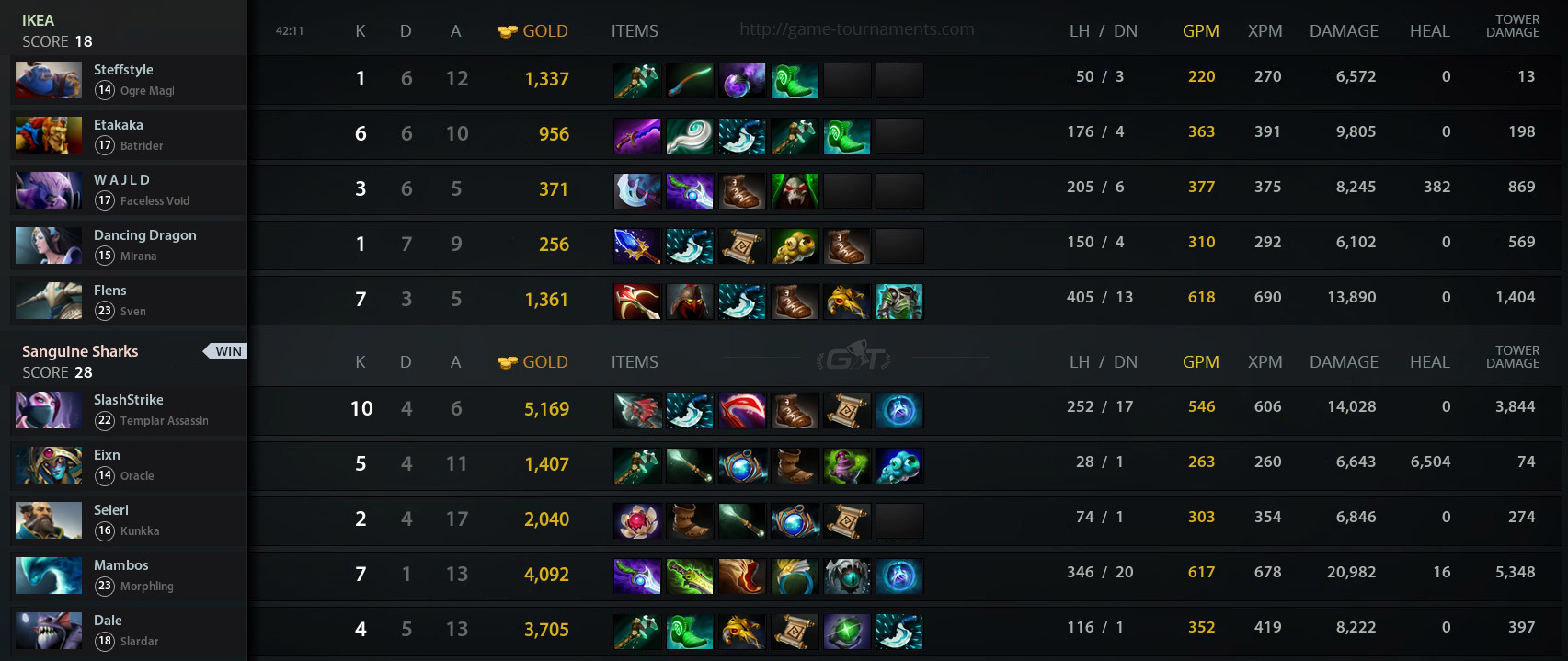
Task: Click Eixn's Oracle hero portrait
Action: (48, 465)
